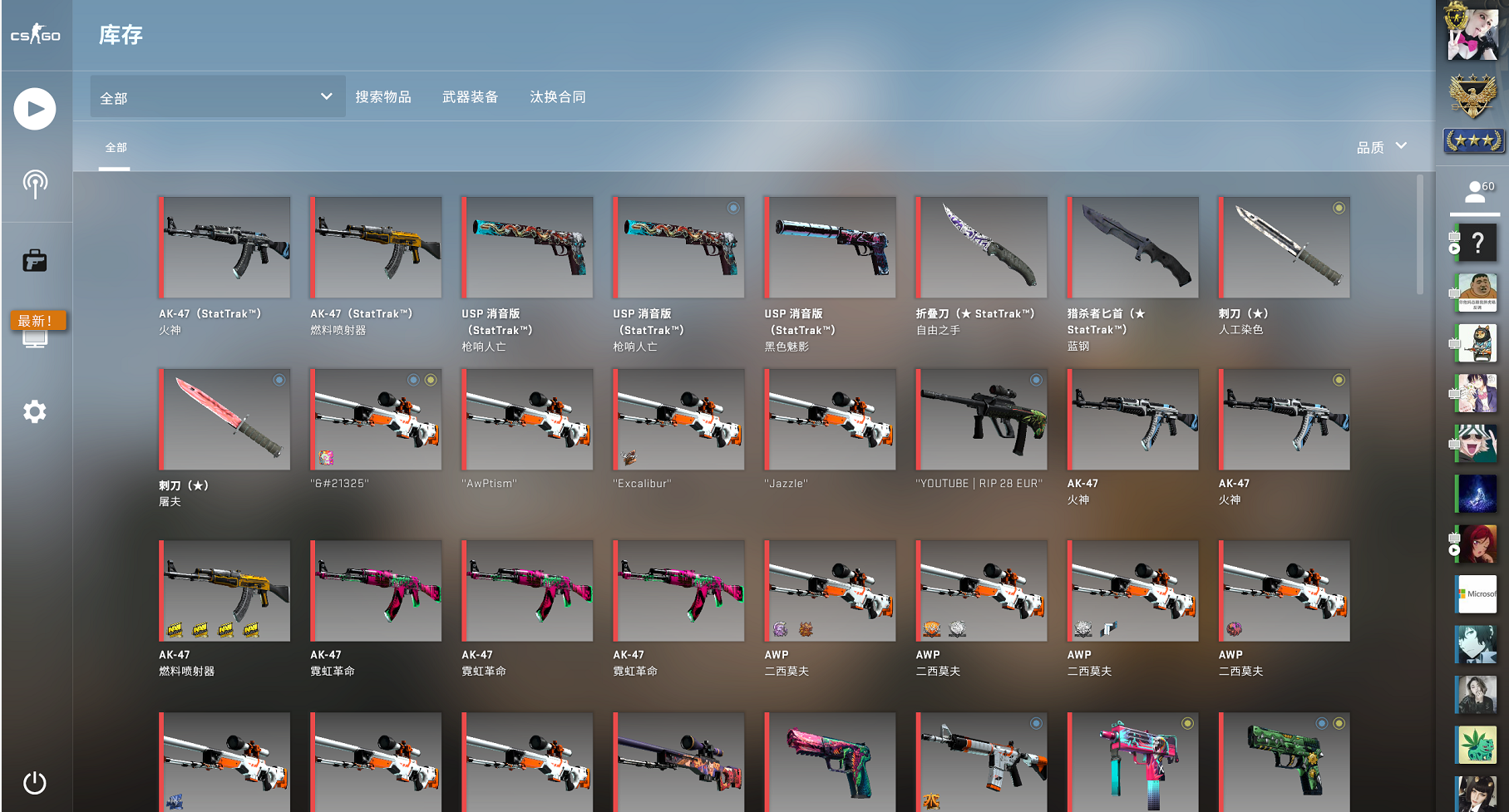Screen dimensions: 1509x812
Task: Open the watch/GOTV broadcast panel icon
Action: tap(35, 185)
